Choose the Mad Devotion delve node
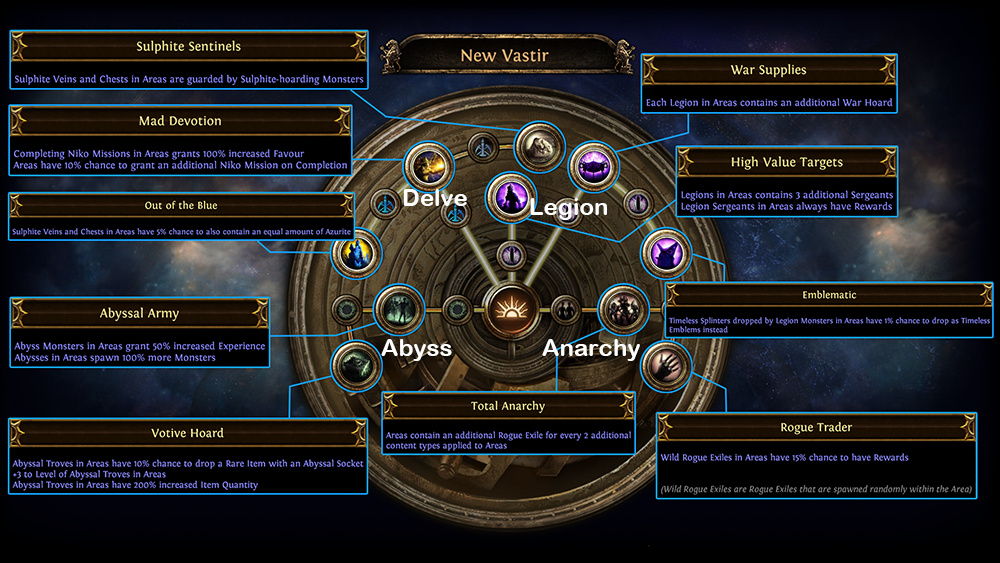 pyautogui.click(x=428, y=164)
